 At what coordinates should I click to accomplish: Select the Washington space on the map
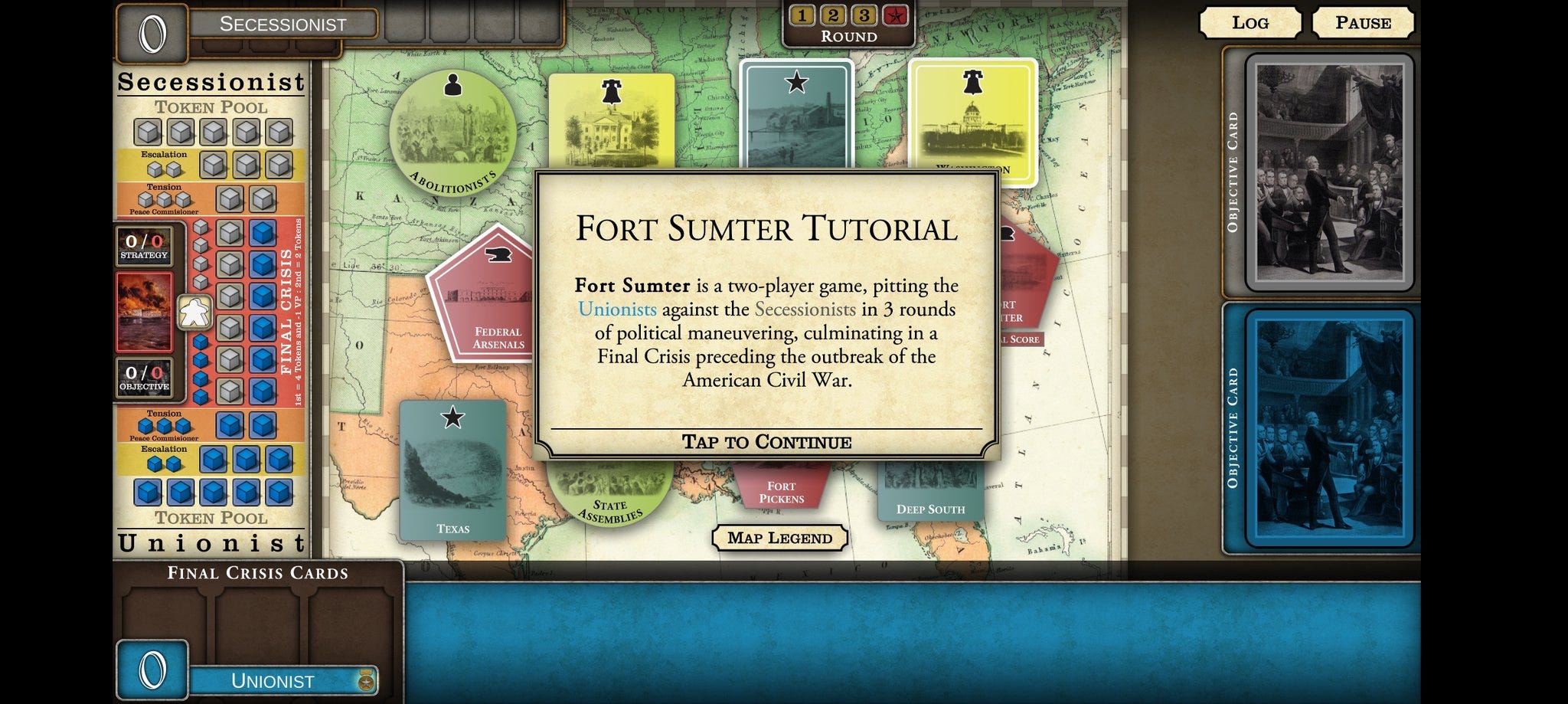tap(972, 123)
